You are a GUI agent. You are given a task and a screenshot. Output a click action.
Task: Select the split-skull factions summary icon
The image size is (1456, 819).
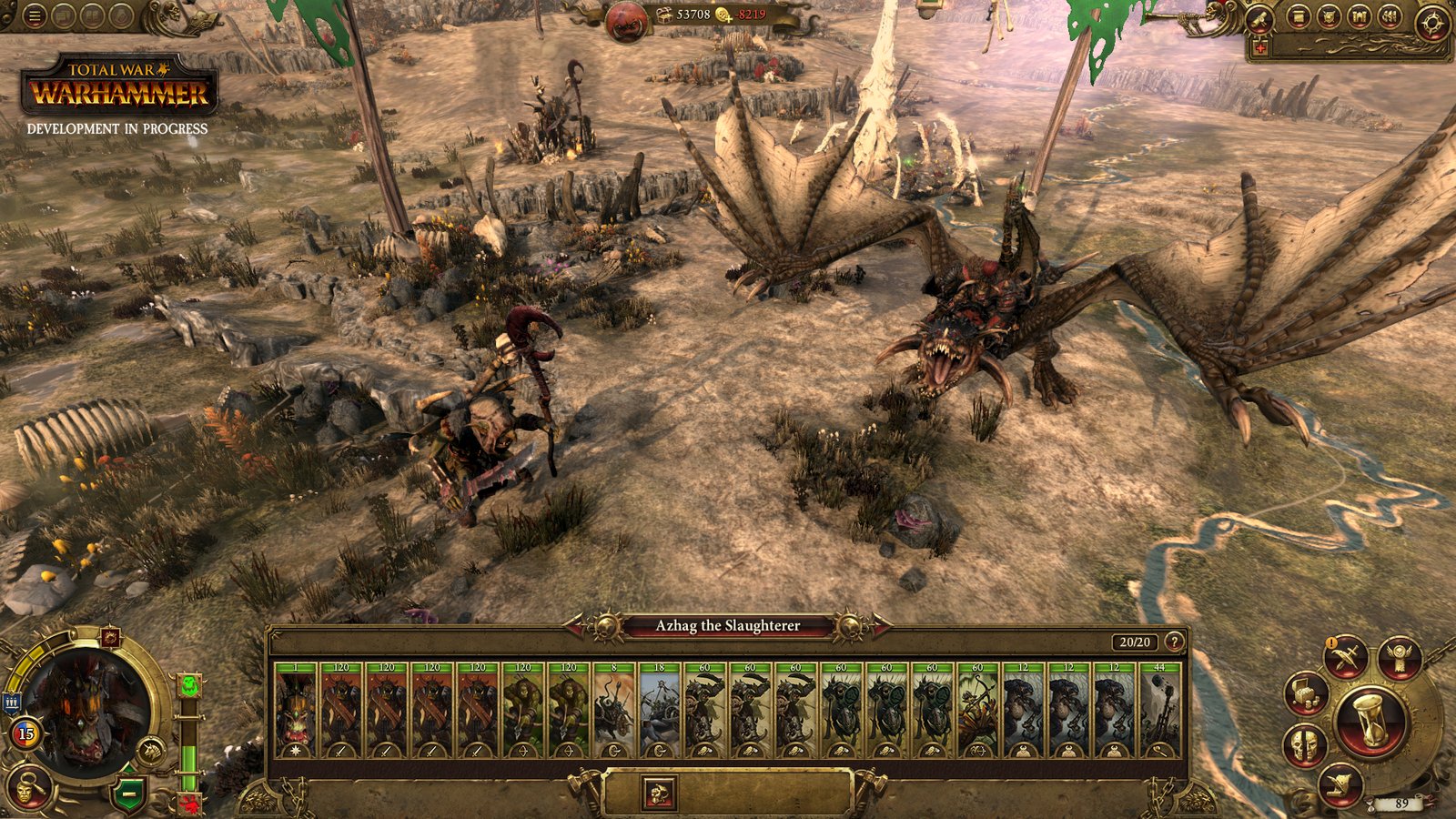click(x=1305, y=743)
